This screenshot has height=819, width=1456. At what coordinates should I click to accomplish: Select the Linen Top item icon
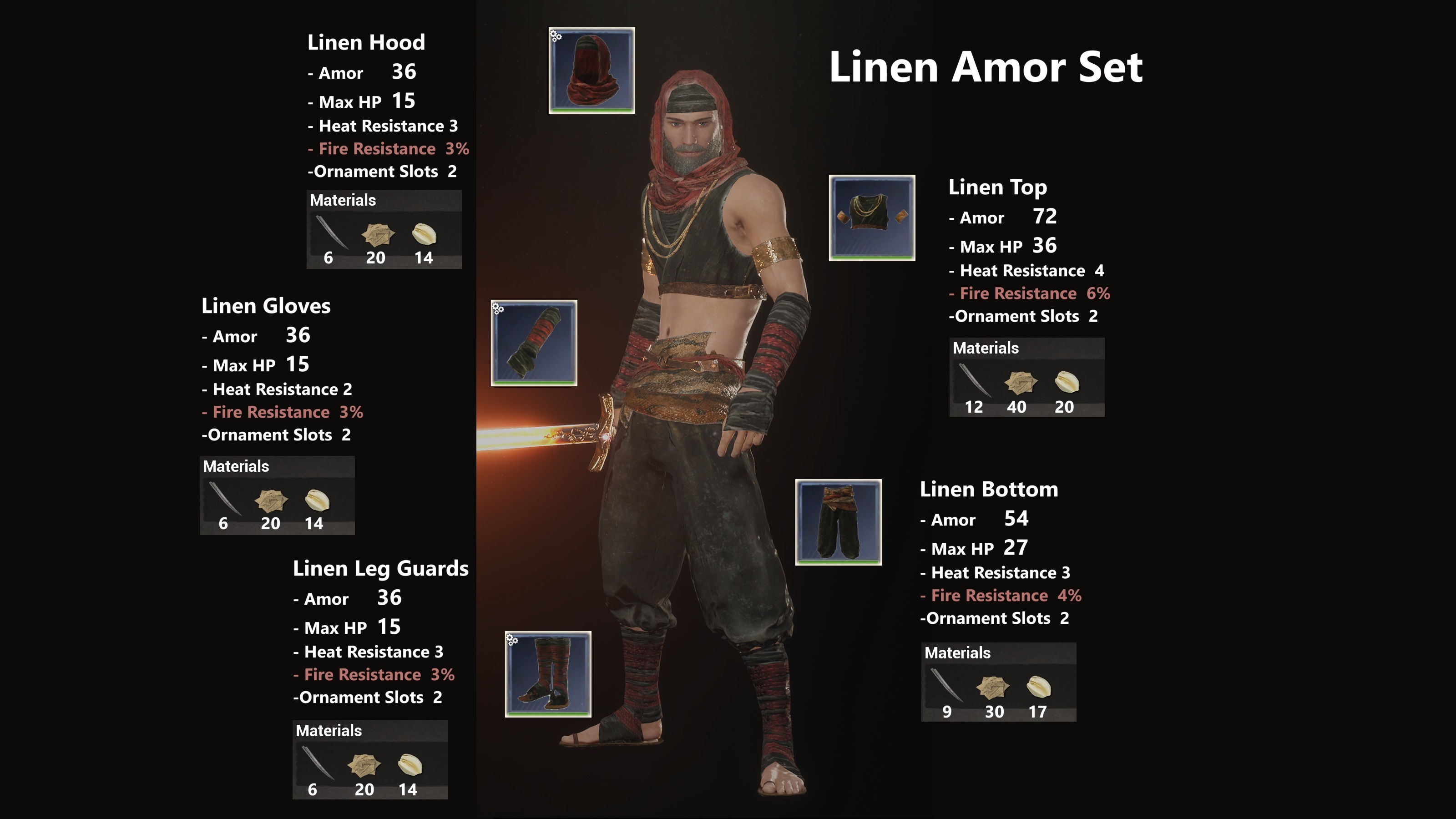872,217
